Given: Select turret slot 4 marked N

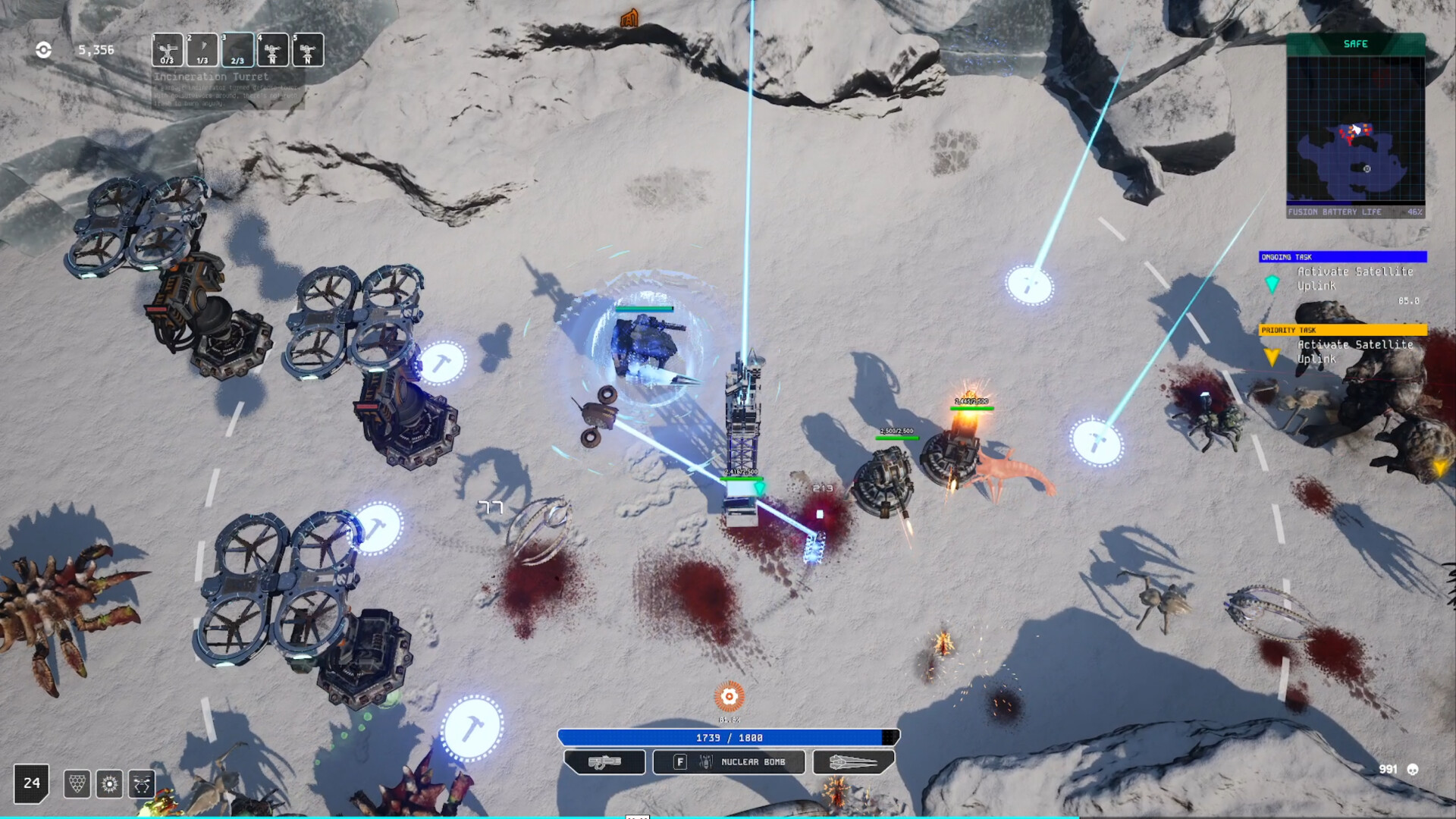Looking at the screenshot, I should tap(271, 49).
